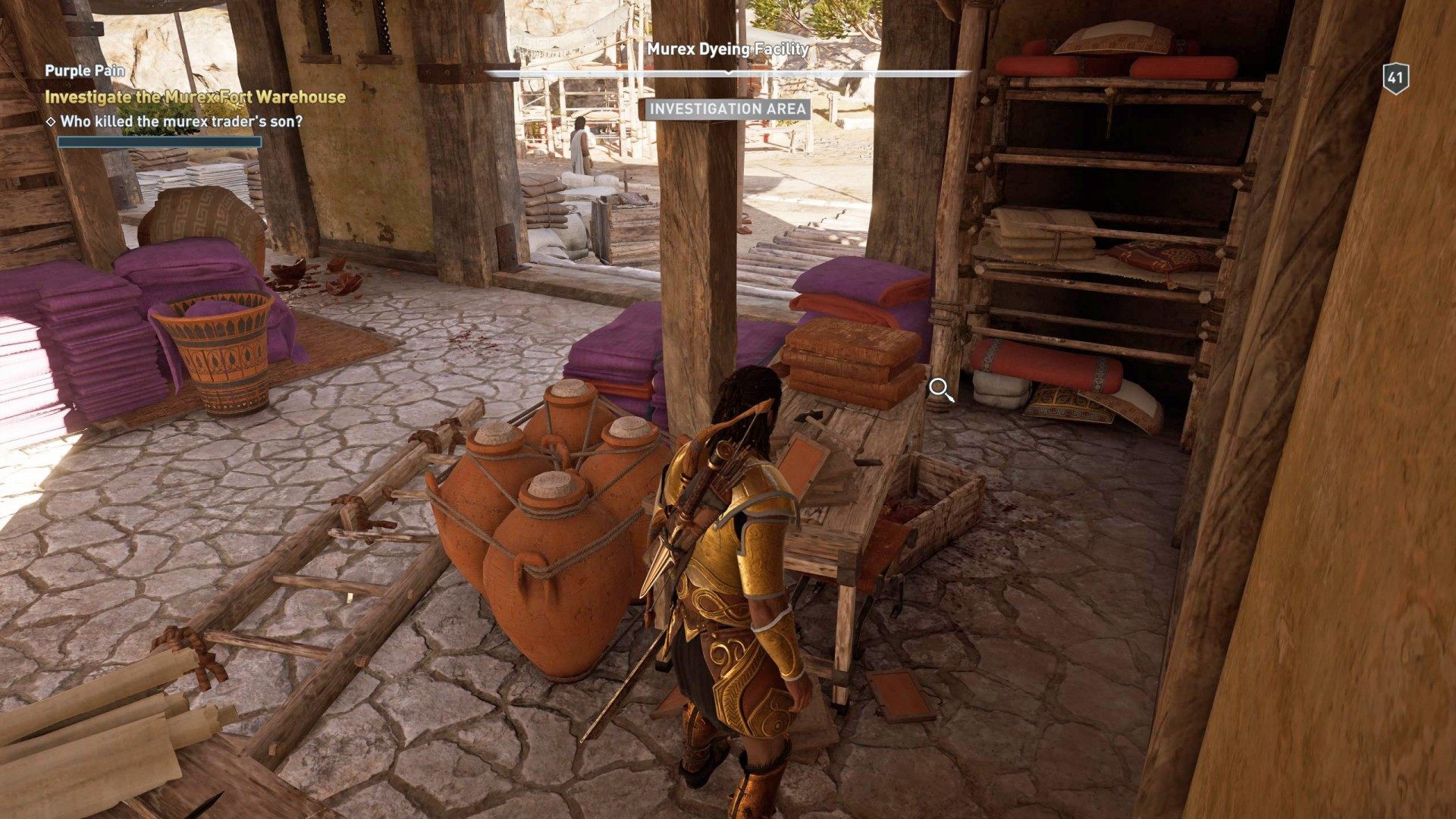Click the Investigation Area label
This screenshot has width=1456, height=819.
point(729,110)
